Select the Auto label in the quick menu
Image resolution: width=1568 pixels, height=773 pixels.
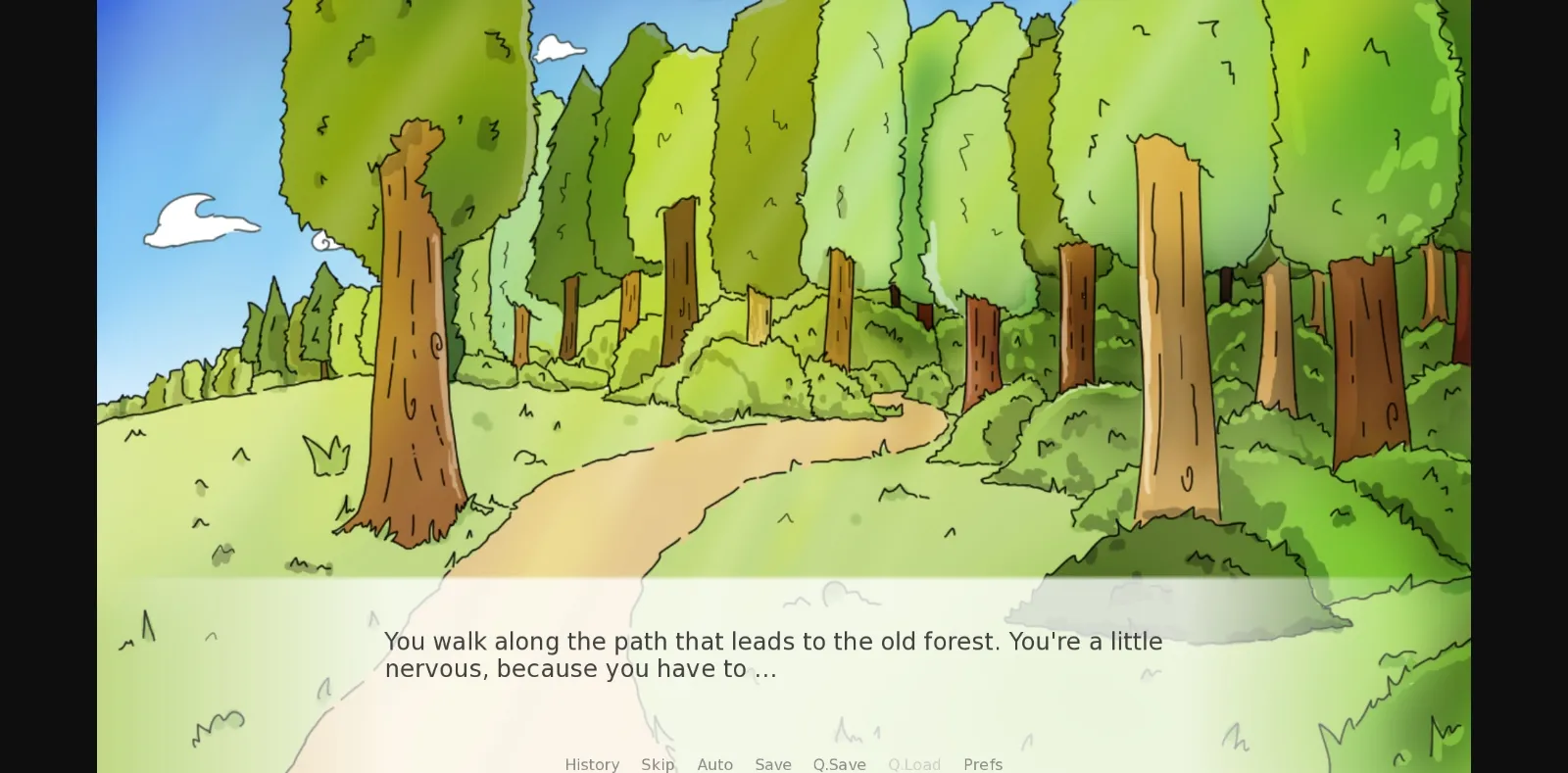[x=714, y=764]
